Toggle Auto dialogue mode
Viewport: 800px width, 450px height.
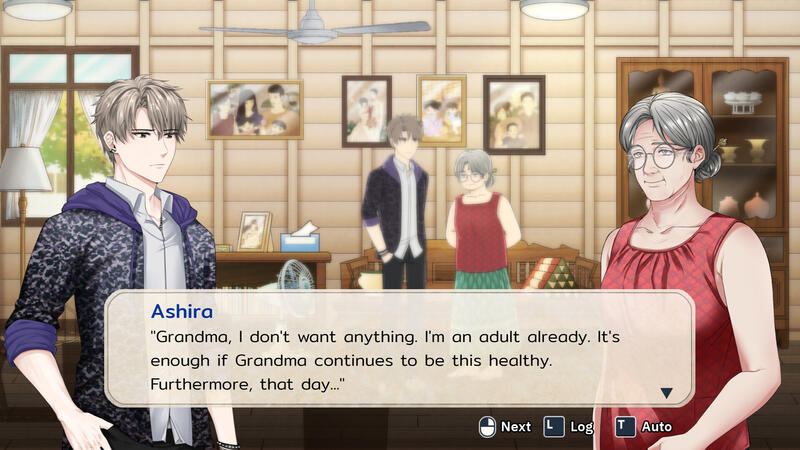click(643, 426)
